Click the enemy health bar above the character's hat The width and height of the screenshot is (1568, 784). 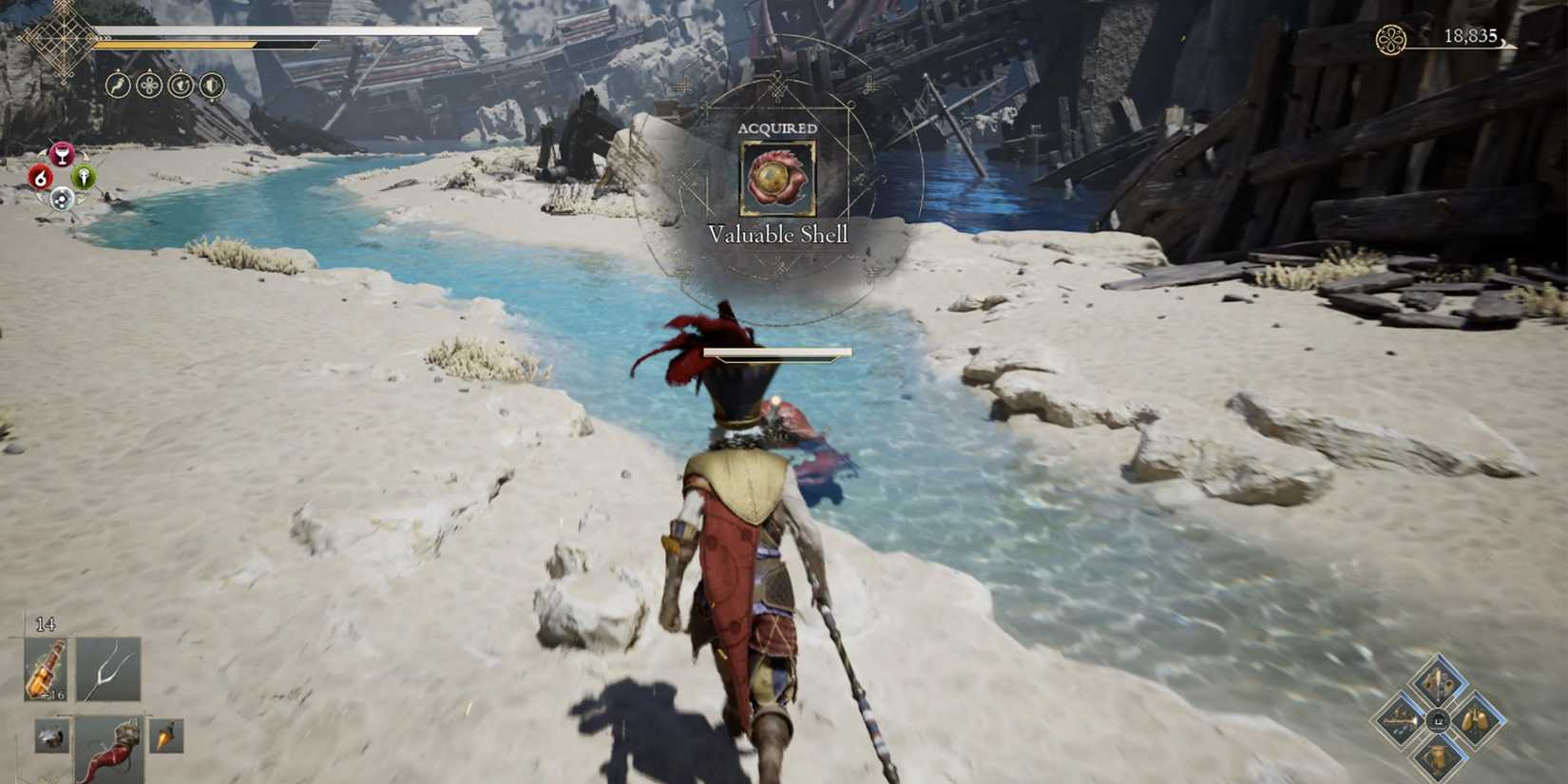(778, 351)
